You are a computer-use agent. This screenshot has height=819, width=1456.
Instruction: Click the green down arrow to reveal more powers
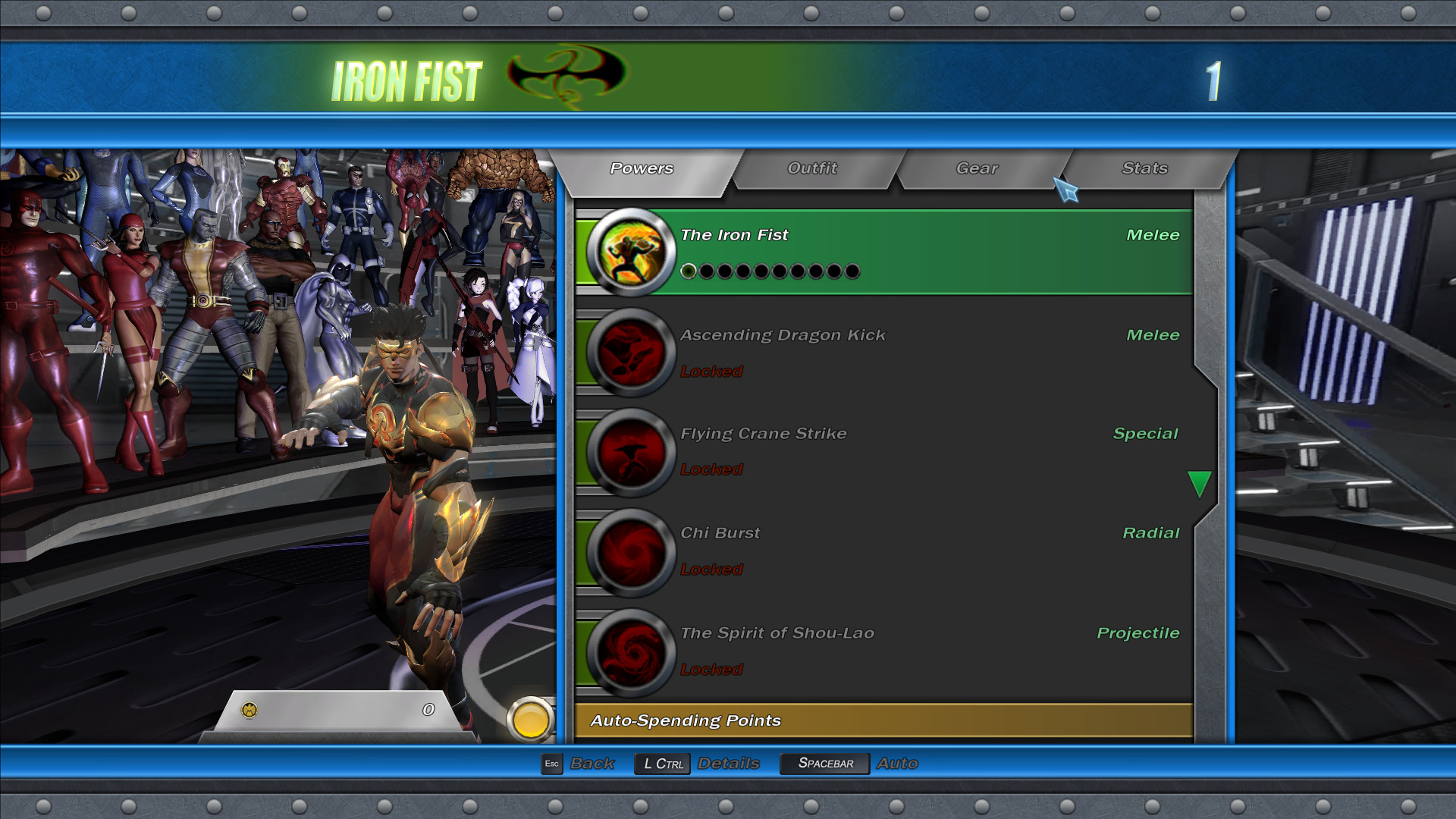1200,482
